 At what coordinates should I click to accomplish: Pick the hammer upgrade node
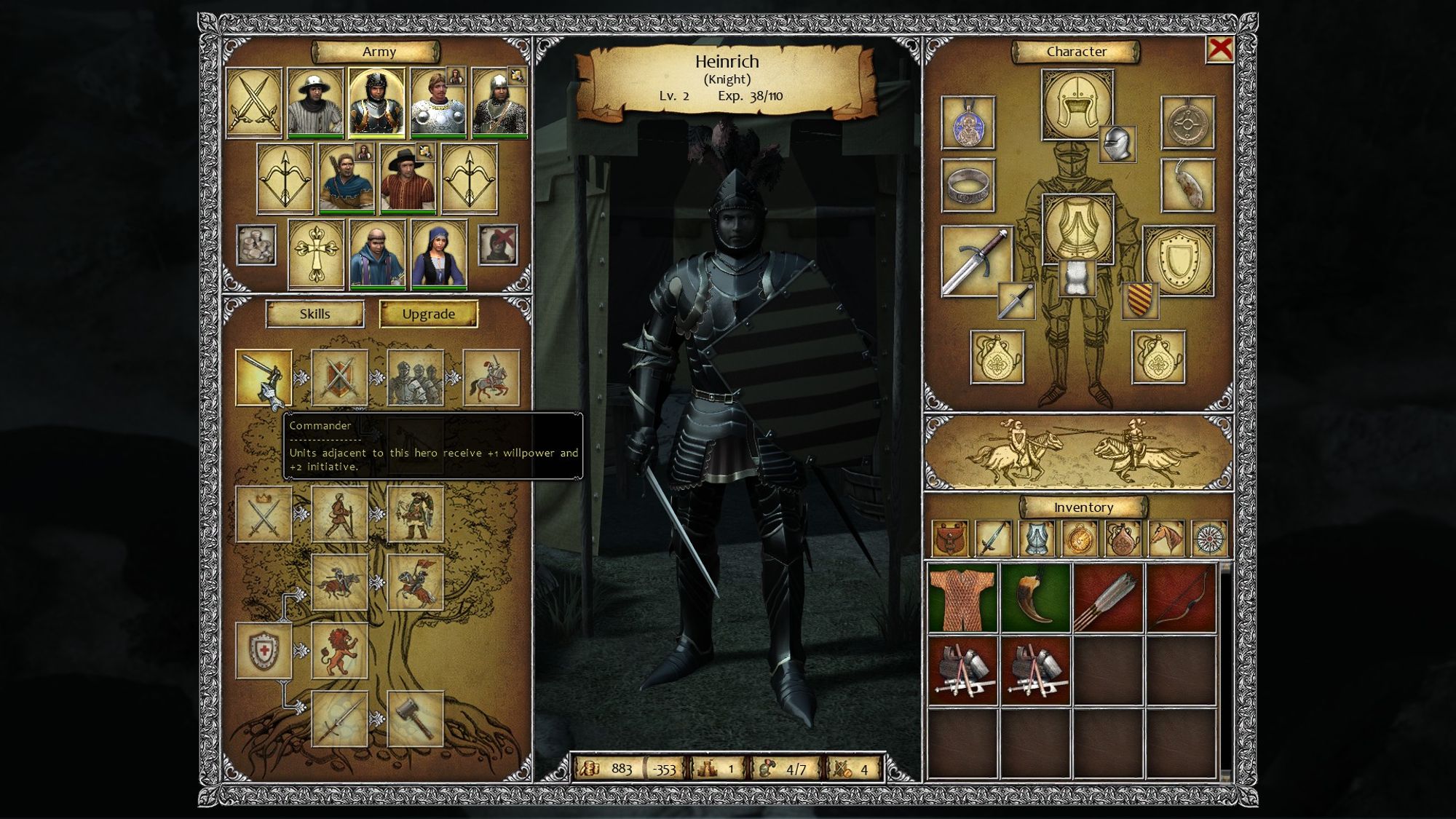[416, 719]
